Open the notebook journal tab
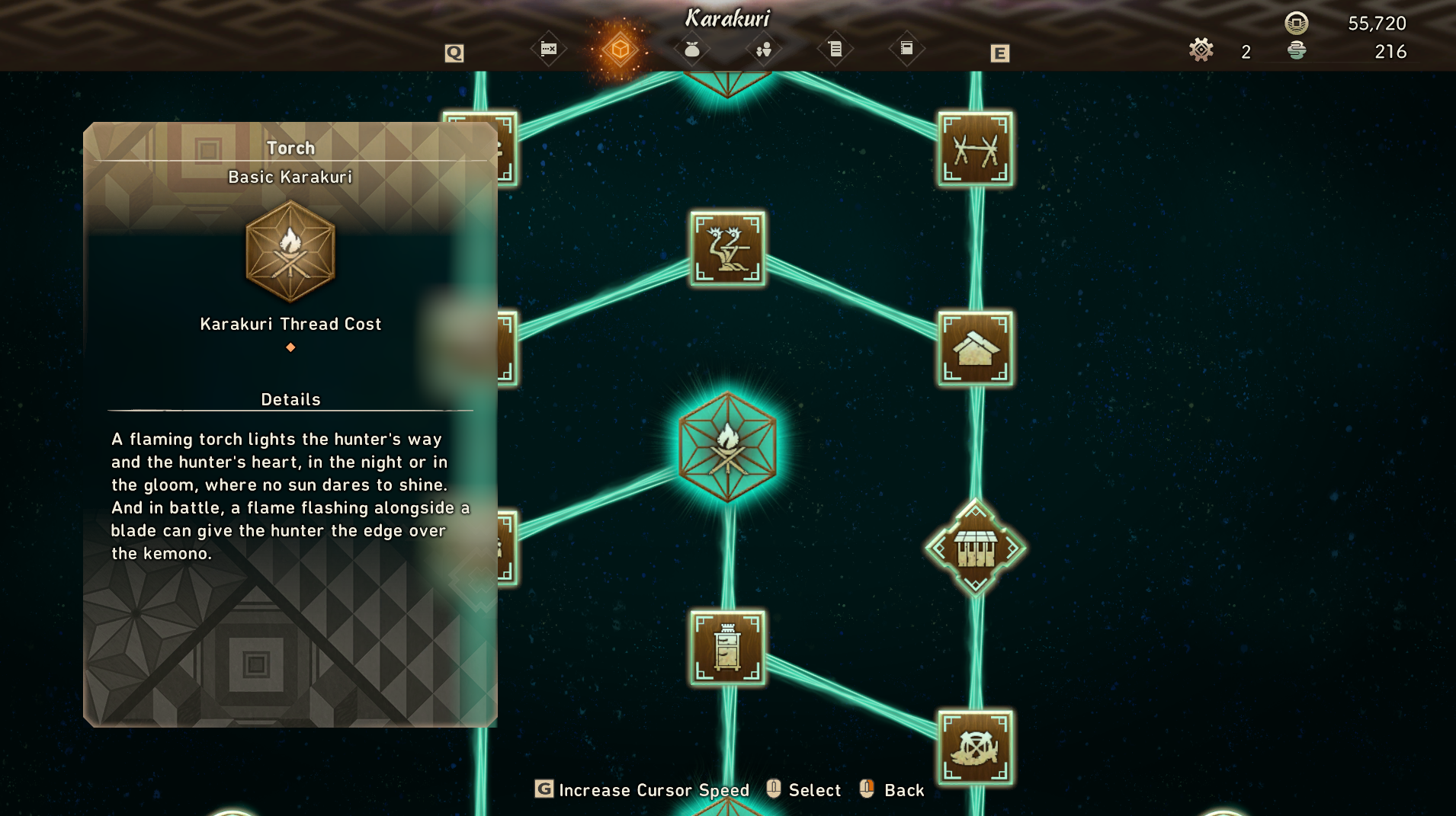 pyautogui.click(x=906, y=49)
